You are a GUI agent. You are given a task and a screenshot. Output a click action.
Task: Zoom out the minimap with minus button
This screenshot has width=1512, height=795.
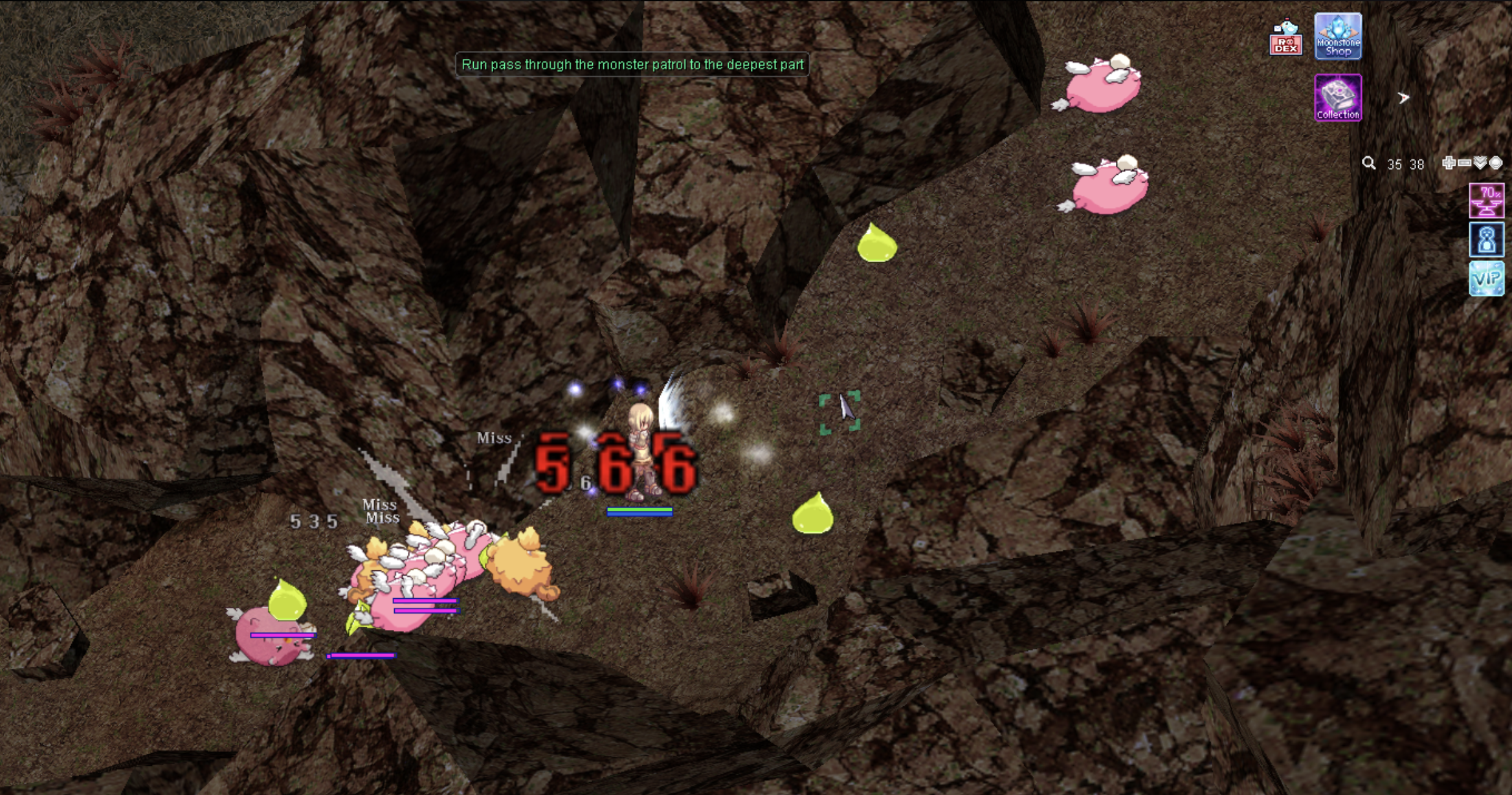(1465, 163)
